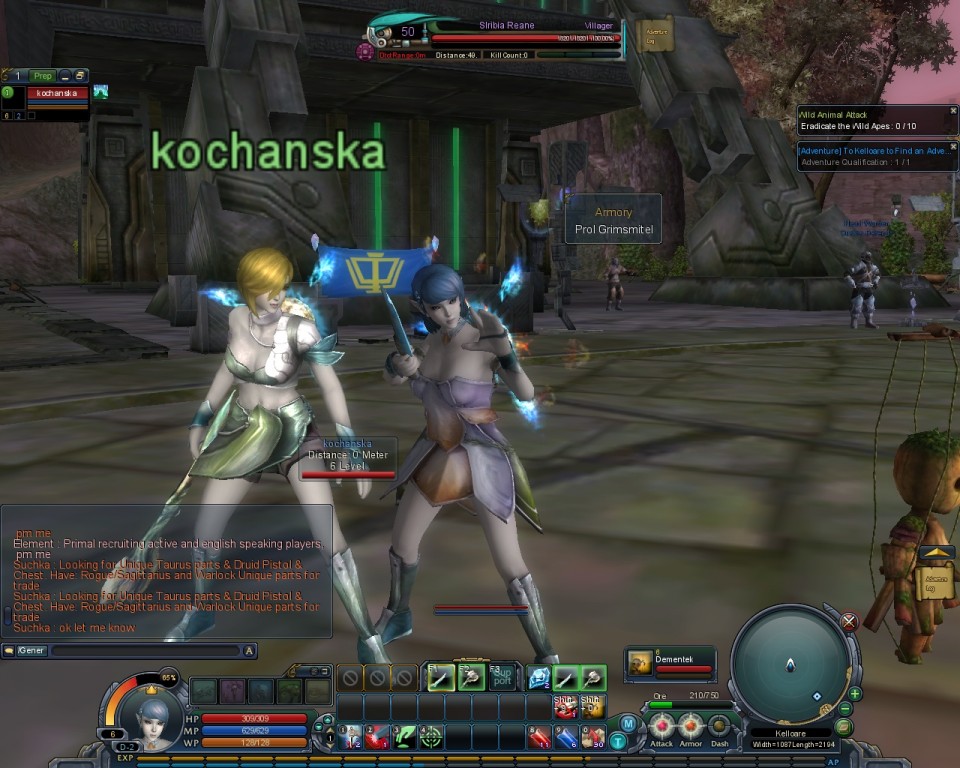Open the Adventure Log scroll at top
Screen dimensions: 960x768
click(x=655, y=34)
